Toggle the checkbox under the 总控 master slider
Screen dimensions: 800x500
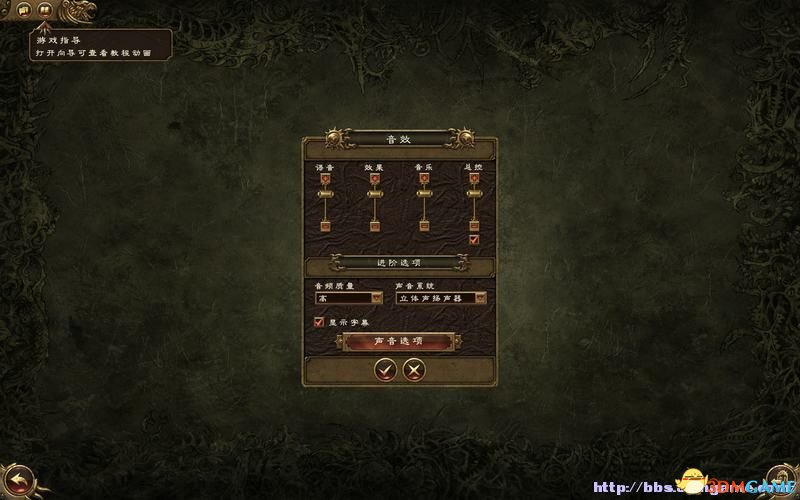[x=474, y=240]
